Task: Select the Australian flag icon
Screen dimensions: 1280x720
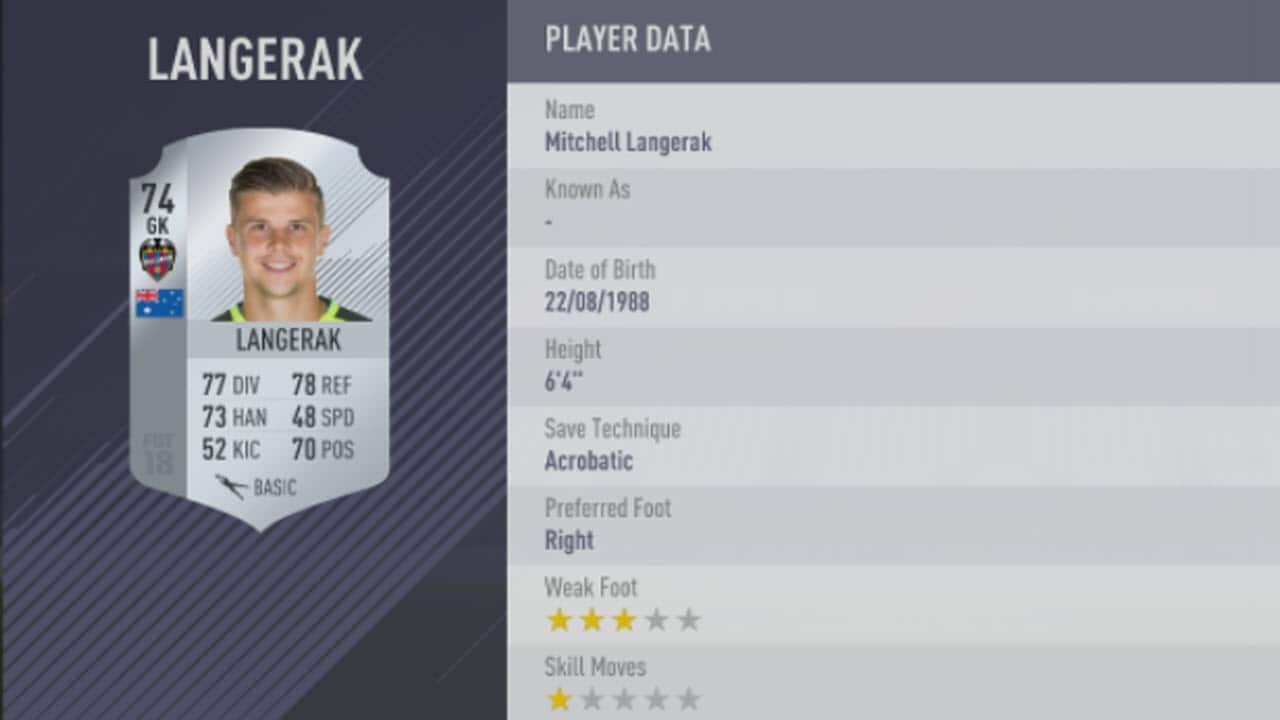Action: 160,303
